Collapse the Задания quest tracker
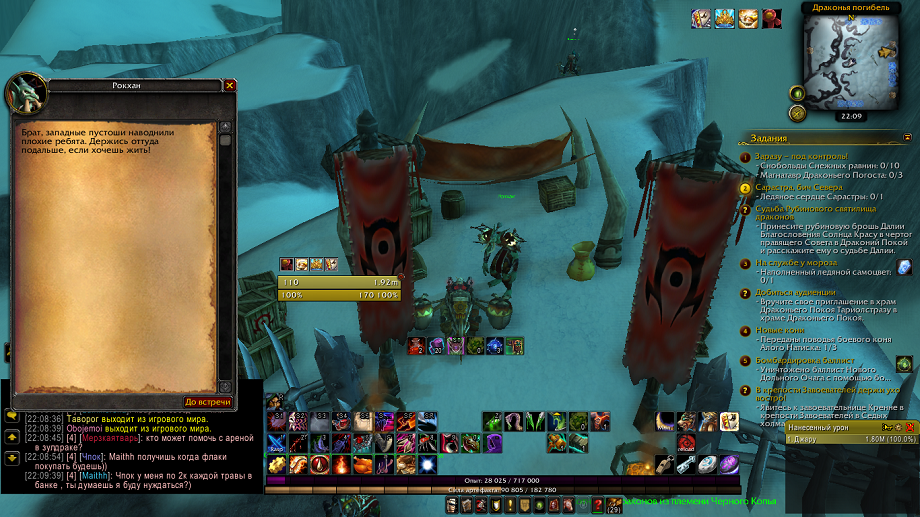 click(x=907, y=137)
